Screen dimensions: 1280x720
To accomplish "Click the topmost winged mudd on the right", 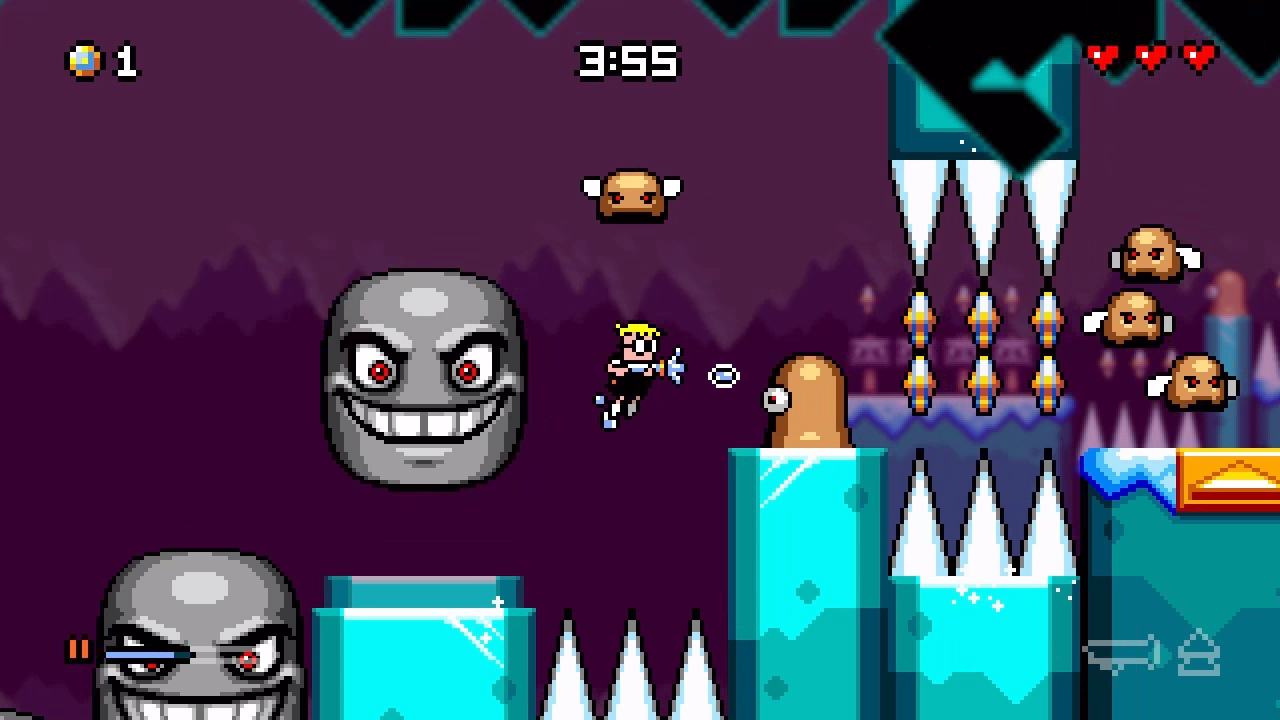I will pyautogui.click(x=1148, y=253).
